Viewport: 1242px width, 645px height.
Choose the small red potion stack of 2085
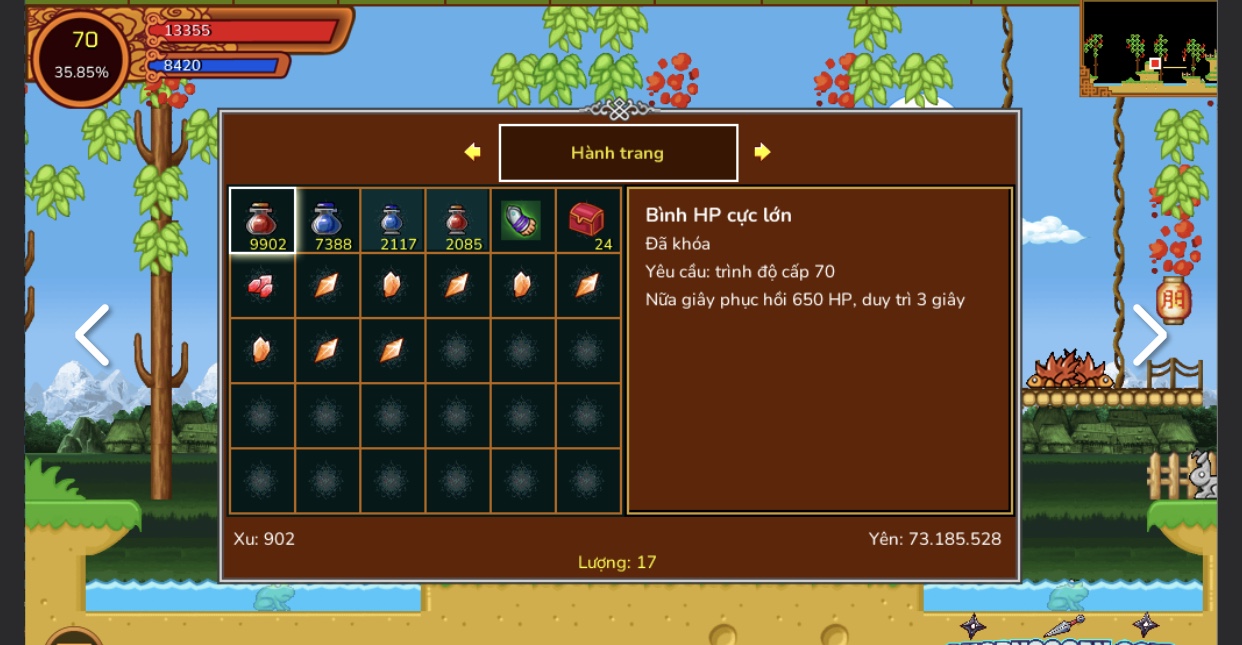click(x=457, y=220)
